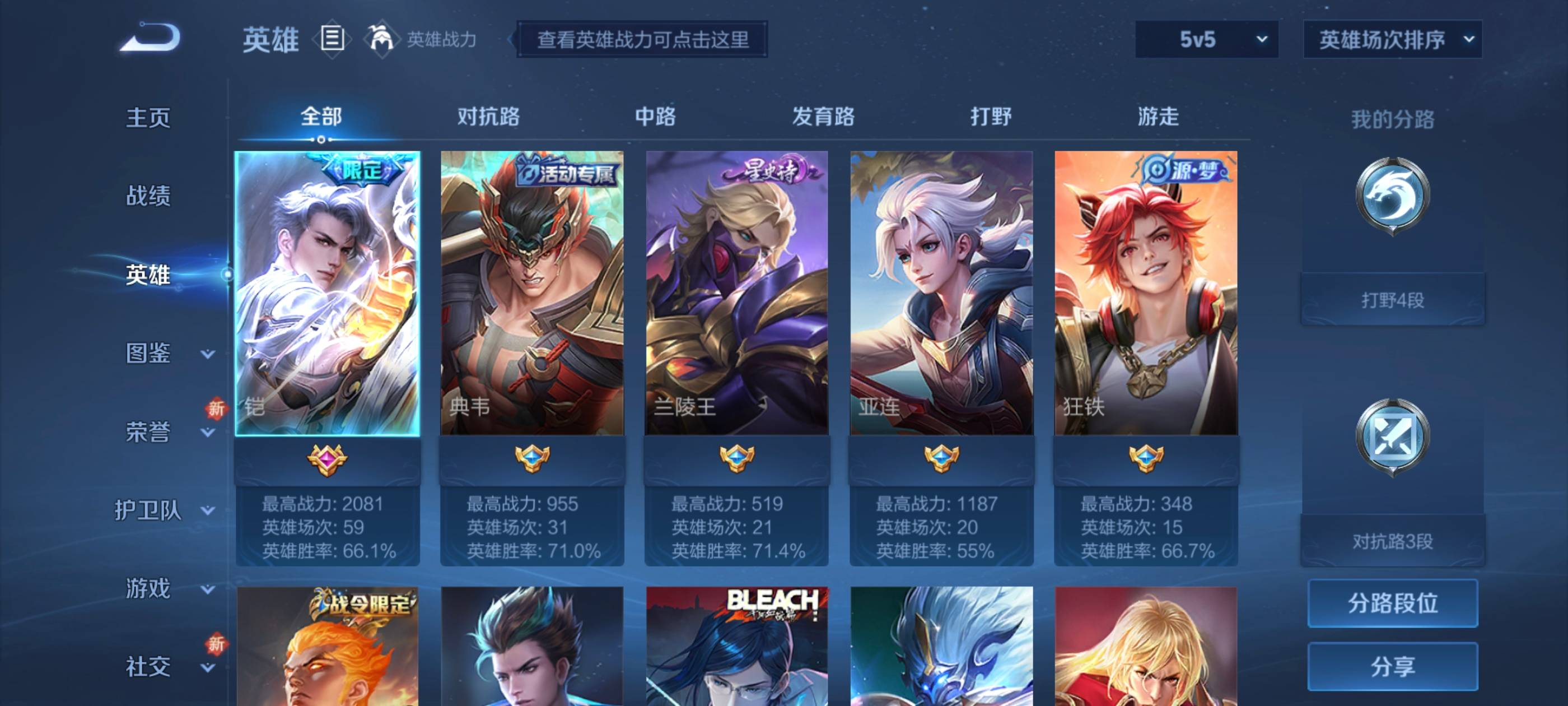Click the mastery badge under 亚连
The image size is (1568, 706).
click(x=943, y=461)
